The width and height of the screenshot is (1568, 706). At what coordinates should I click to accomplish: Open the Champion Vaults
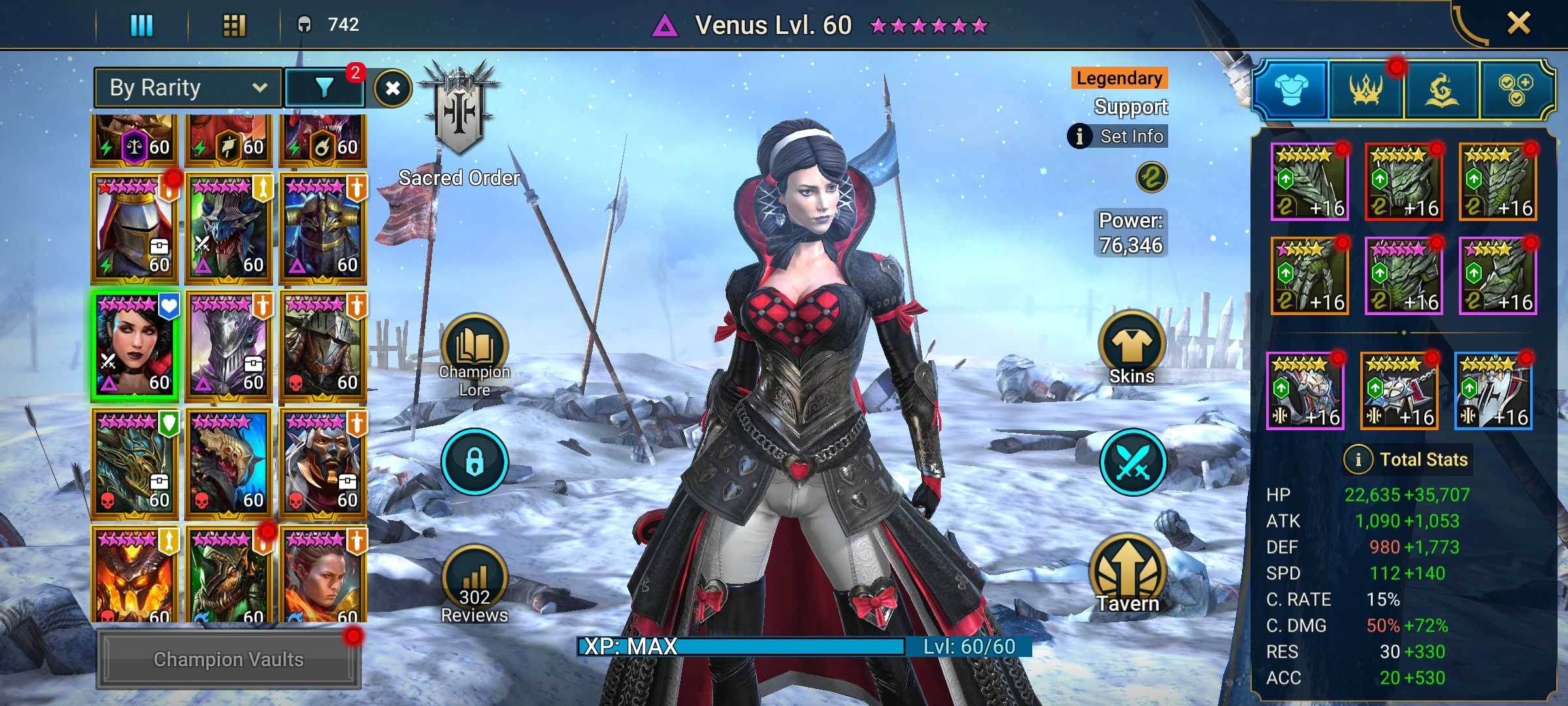tap(228, 659)
